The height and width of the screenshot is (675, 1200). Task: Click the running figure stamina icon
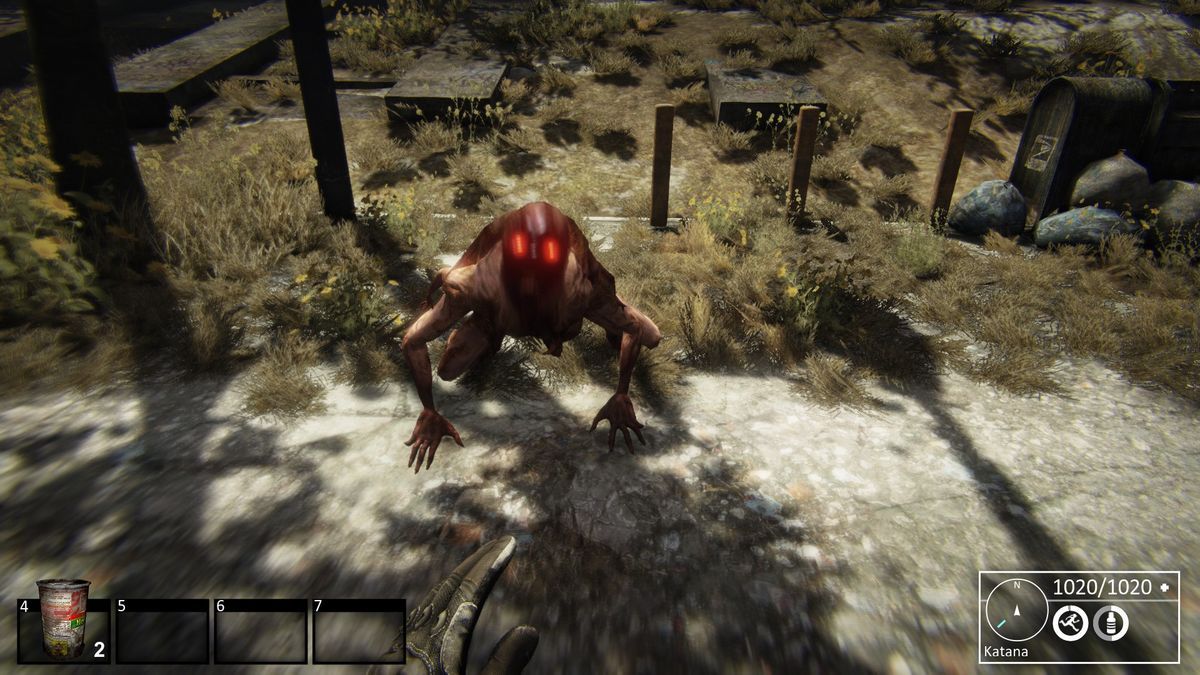[1070, 623]
